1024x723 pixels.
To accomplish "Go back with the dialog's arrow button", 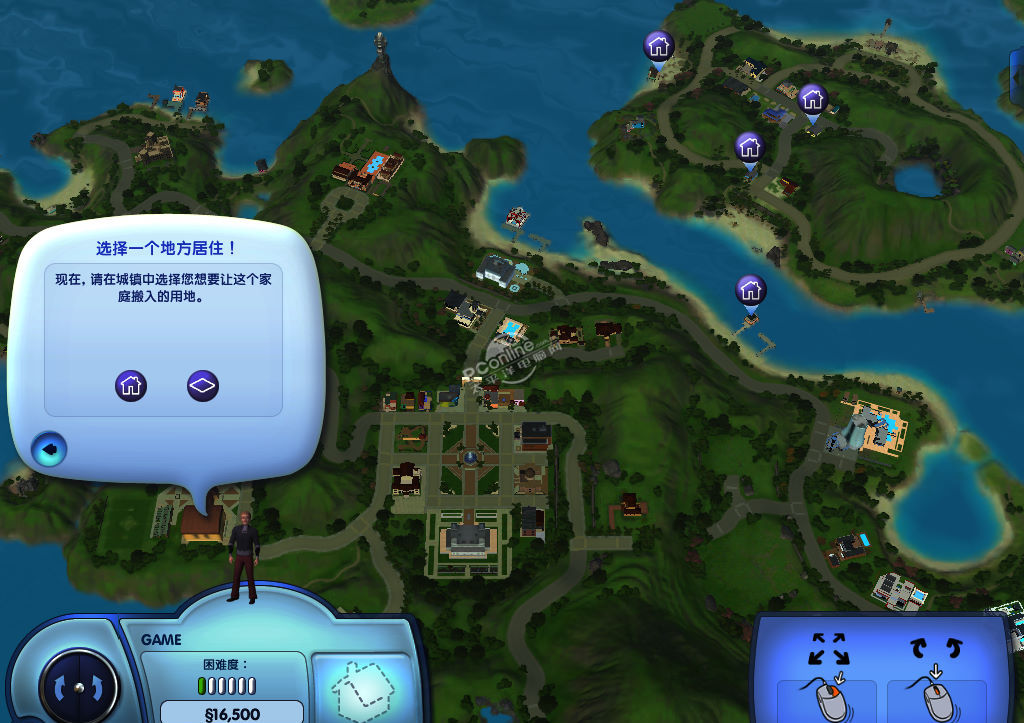I will [45, 449].
